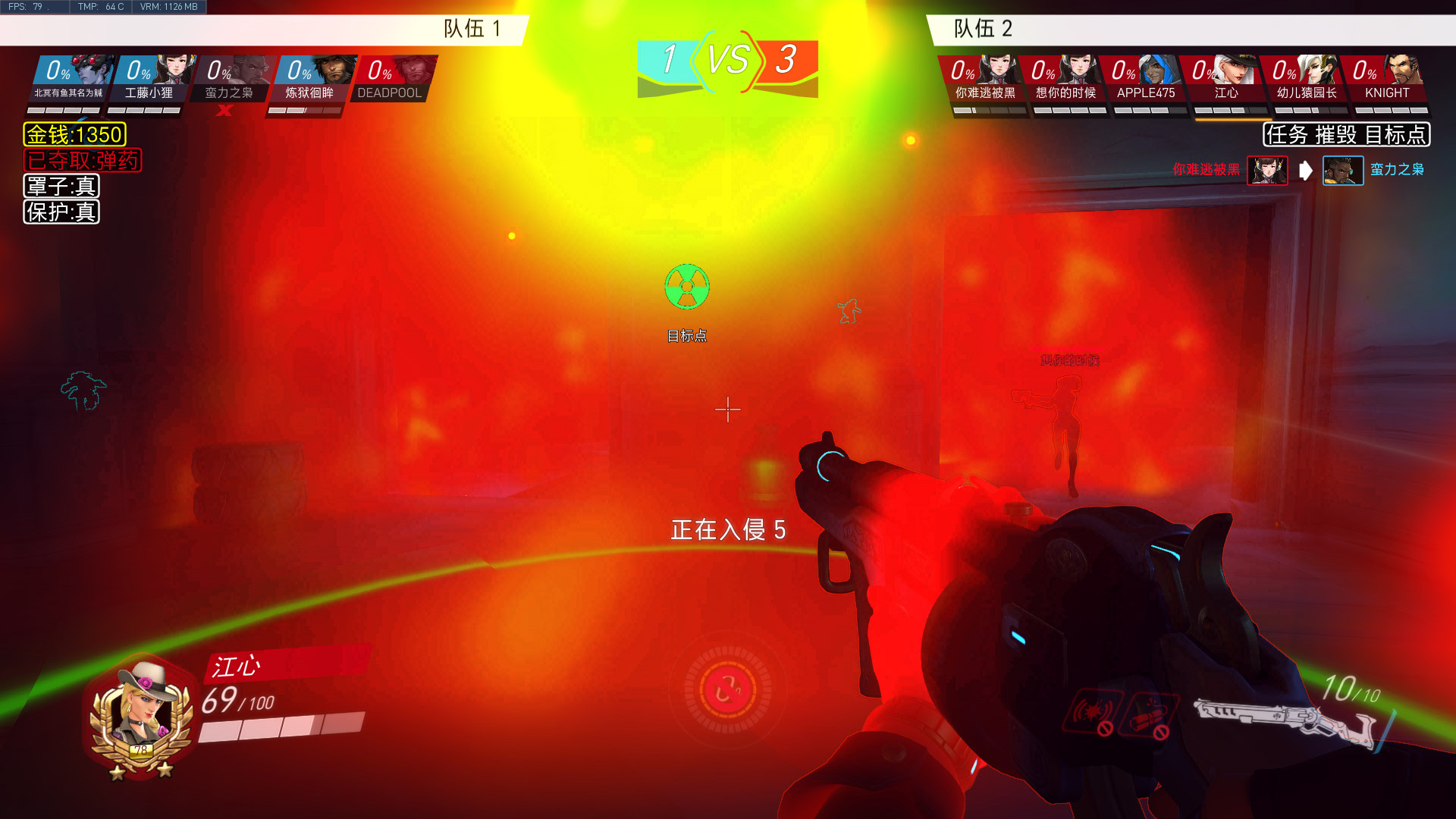Click the 你难逃被黑 player card in the top roster
The width and height of the screenshot is (1456, 819).
tap(984, 79)
